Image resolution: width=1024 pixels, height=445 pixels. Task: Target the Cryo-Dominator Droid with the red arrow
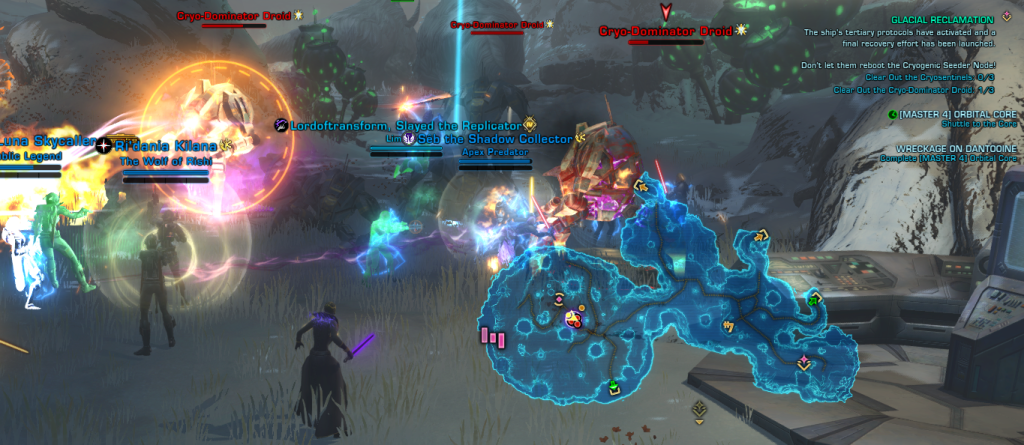point(666,31)
